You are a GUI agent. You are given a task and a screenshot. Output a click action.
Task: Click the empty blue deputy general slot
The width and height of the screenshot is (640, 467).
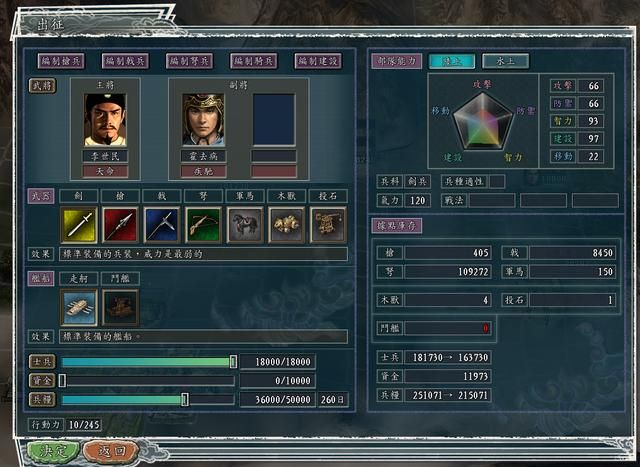coord(273,120)
